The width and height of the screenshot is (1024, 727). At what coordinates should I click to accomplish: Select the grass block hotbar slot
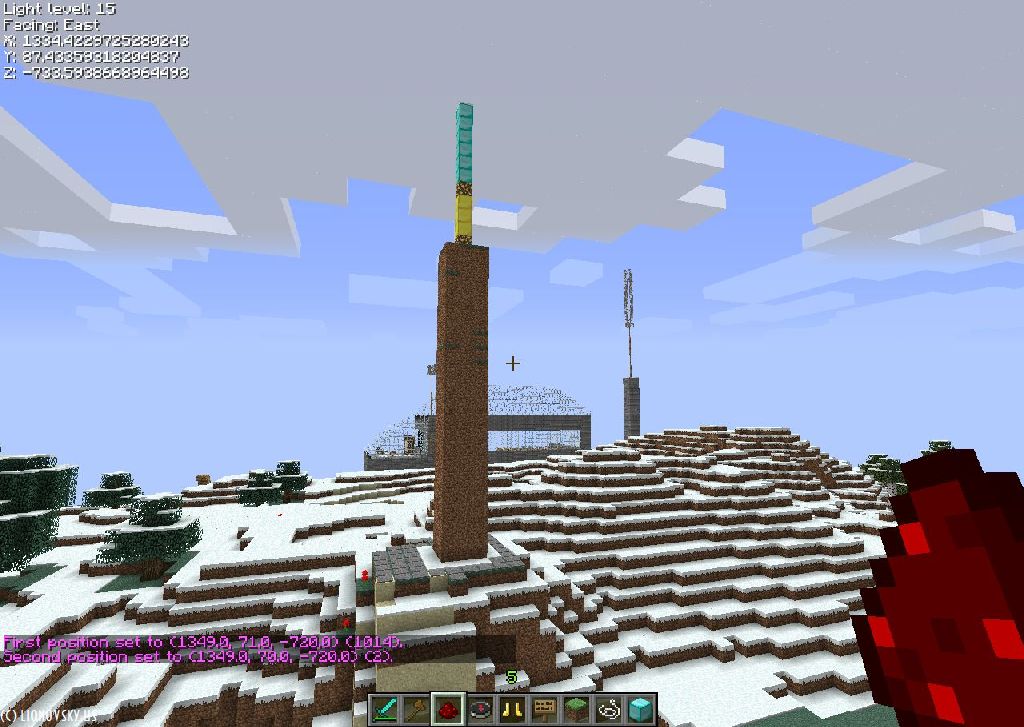pyautogui.click(x=576, y=709)
